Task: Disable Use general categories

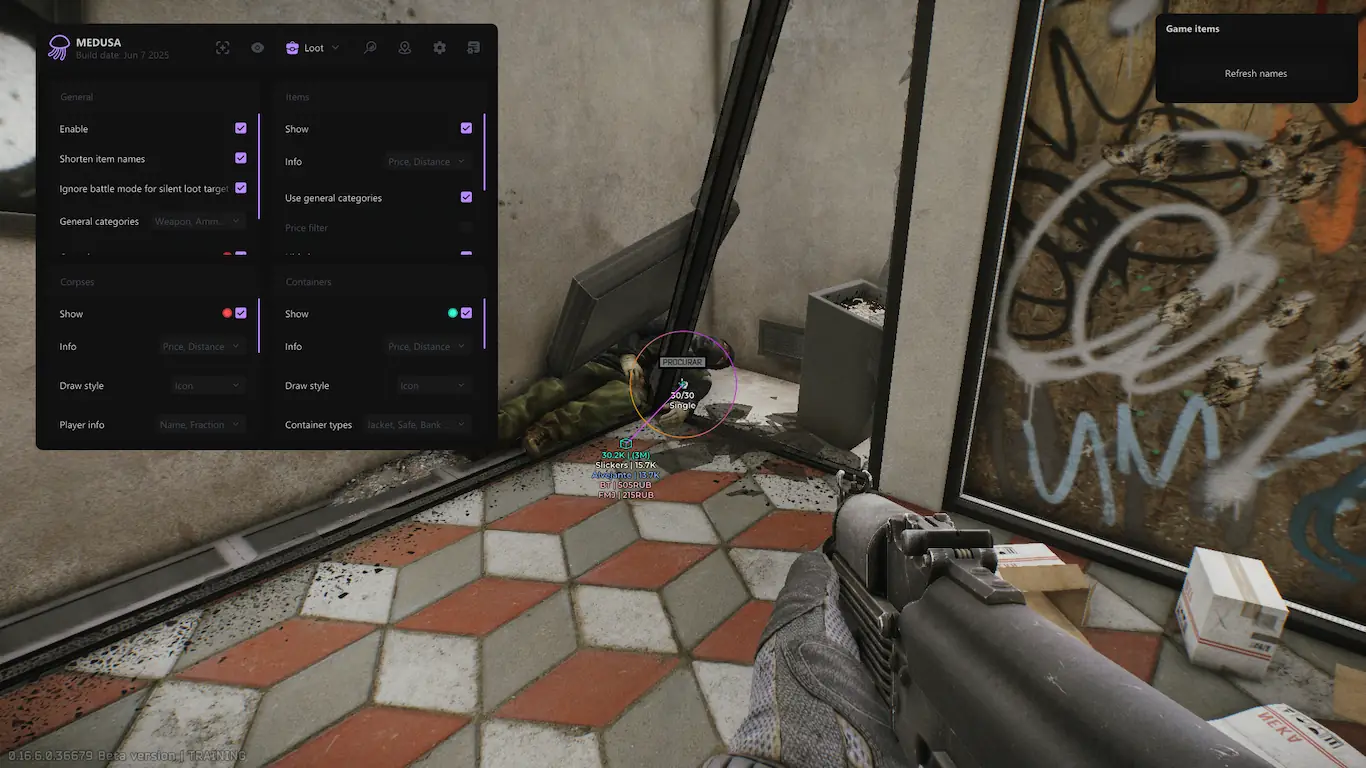Action: click(x=466, y=198)
